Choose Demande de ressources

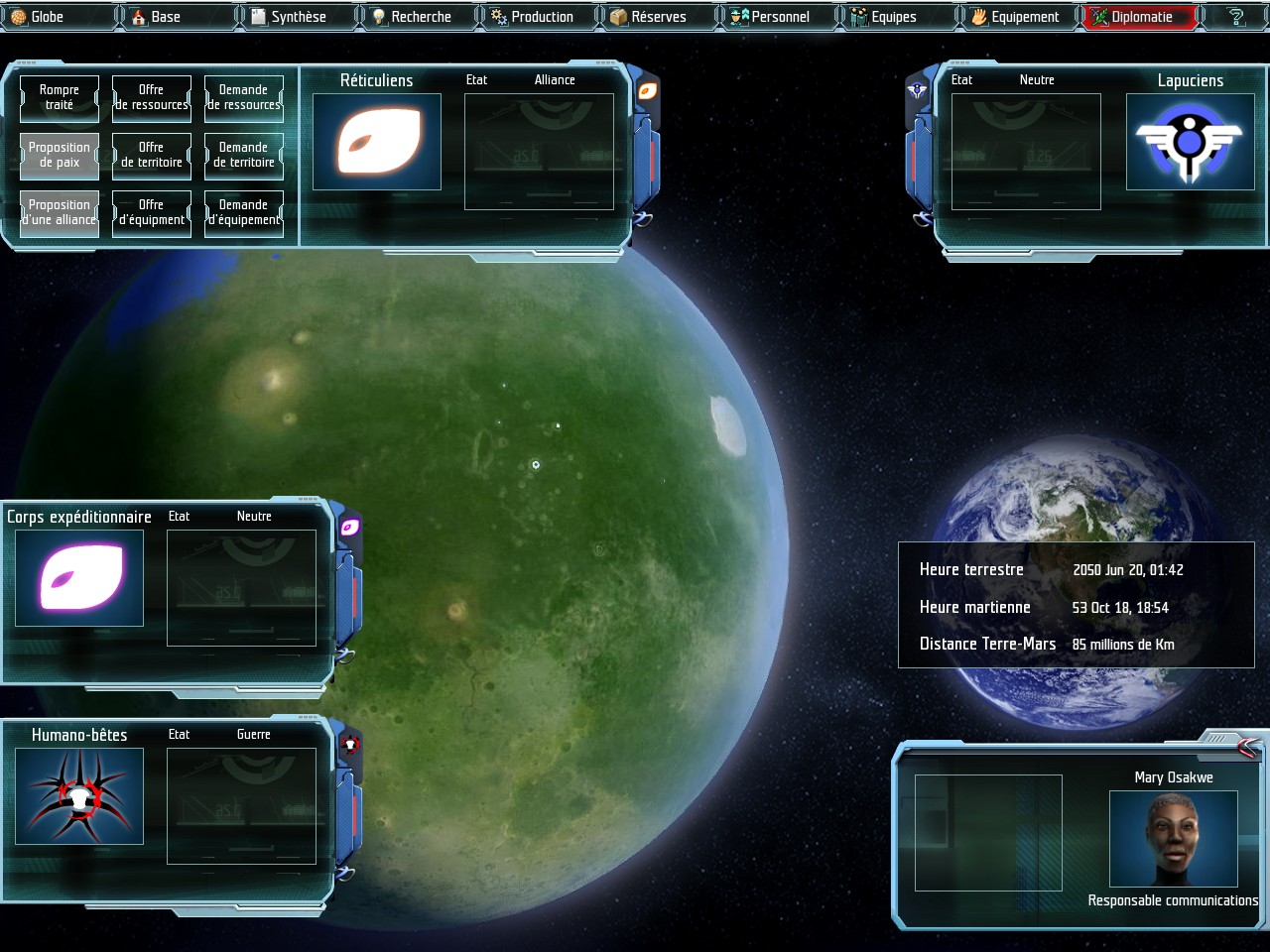(244, 97)
